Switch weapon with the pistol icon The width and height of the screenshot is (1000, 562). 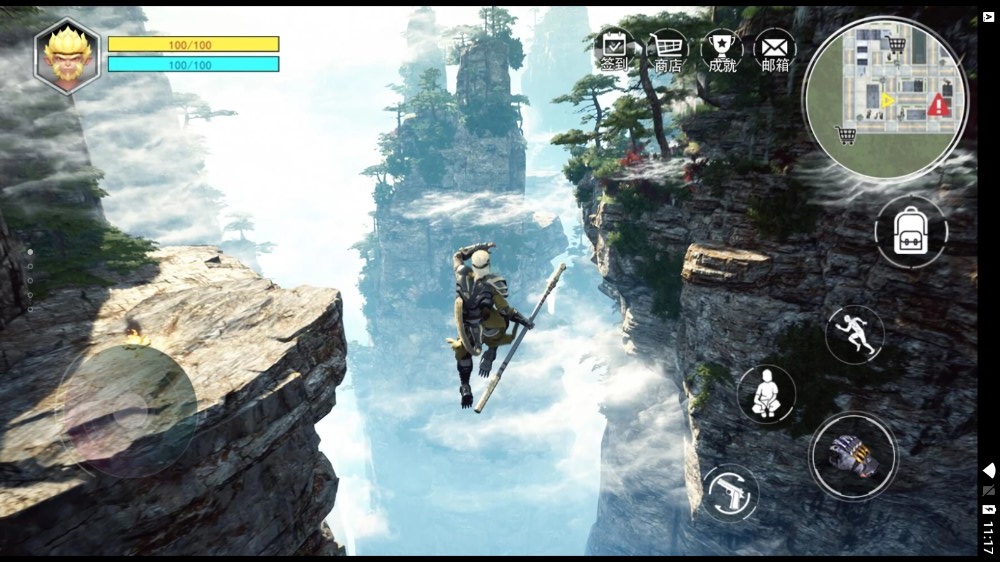point(730,492)
